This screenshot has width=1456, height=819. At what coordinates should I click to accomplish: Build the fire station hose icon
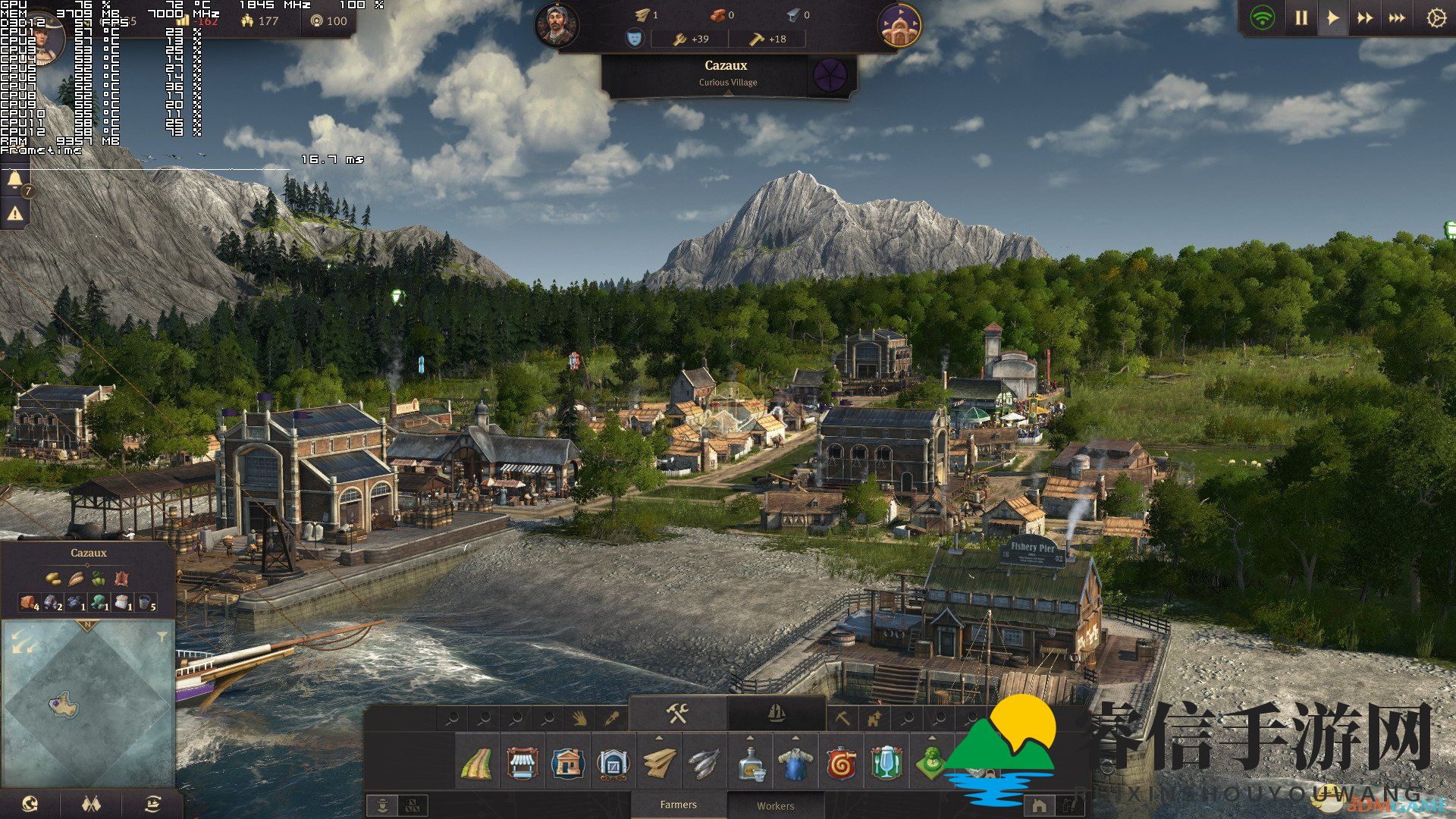point(842,764)
